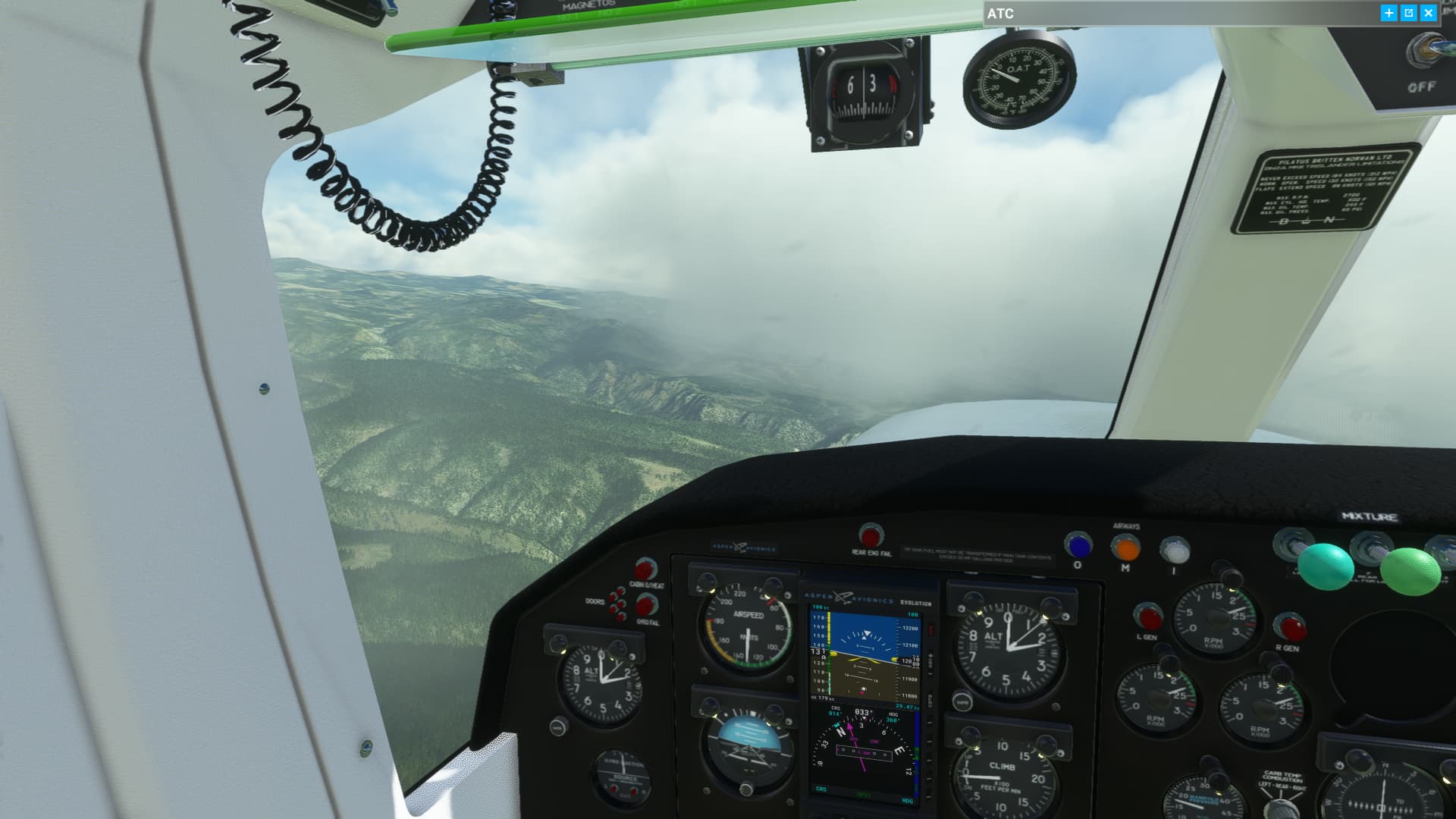Click the R GEN warning light
This screenshot has width=1456, height=819.
[1292, 627]
